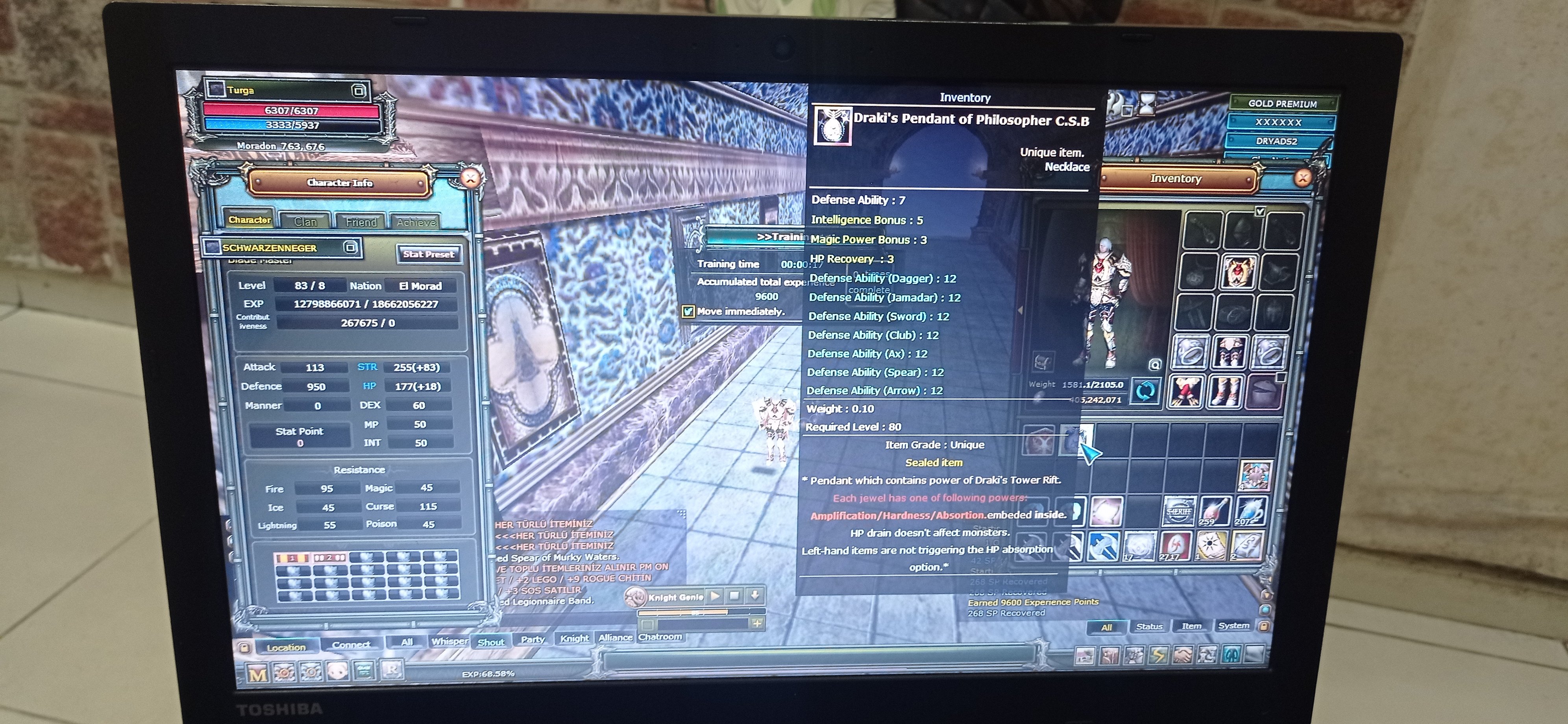Switch to the Clan tab in Character Info

(x=305, y=221)
